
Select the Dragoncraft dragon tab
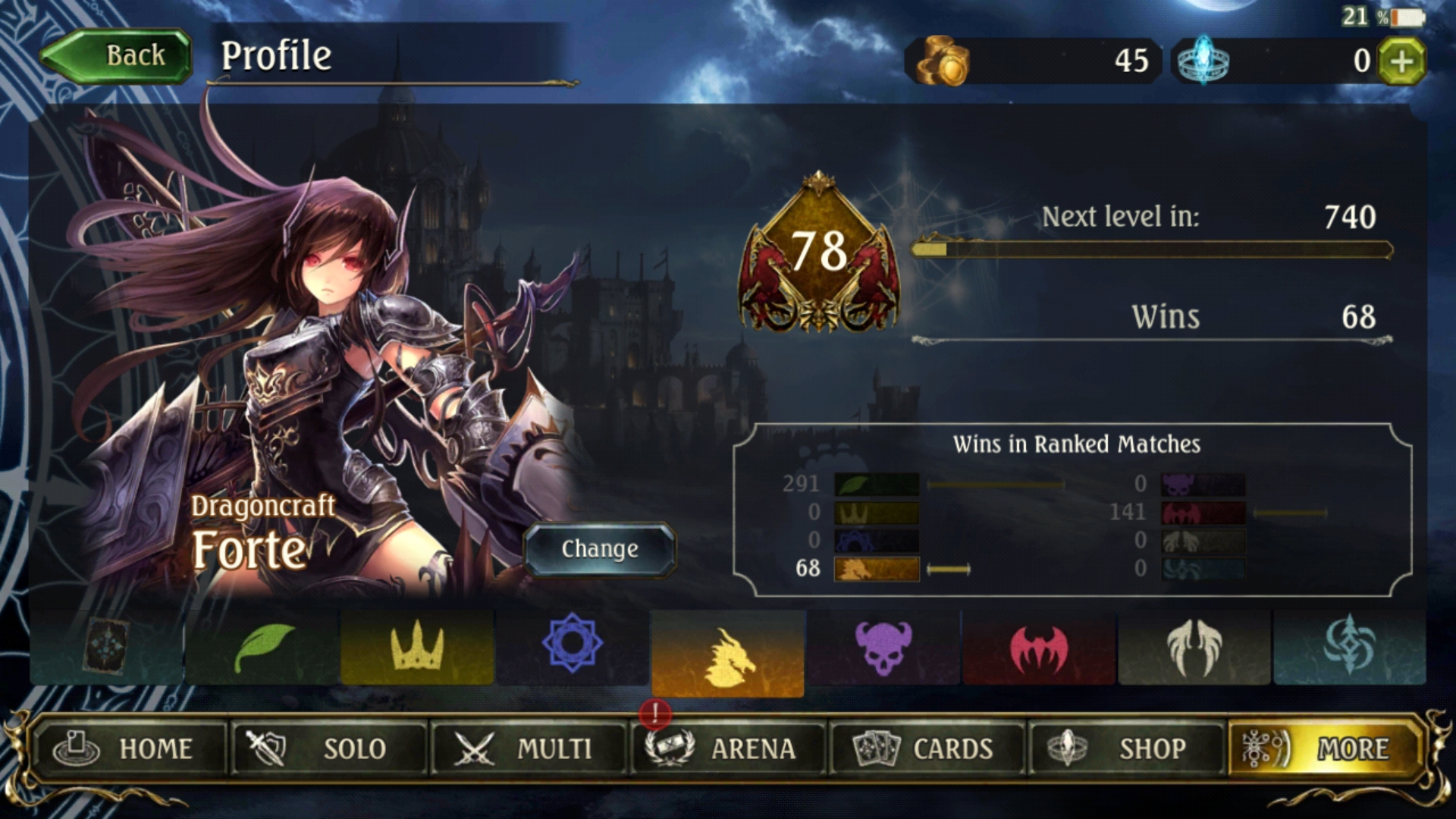[728, 654]
